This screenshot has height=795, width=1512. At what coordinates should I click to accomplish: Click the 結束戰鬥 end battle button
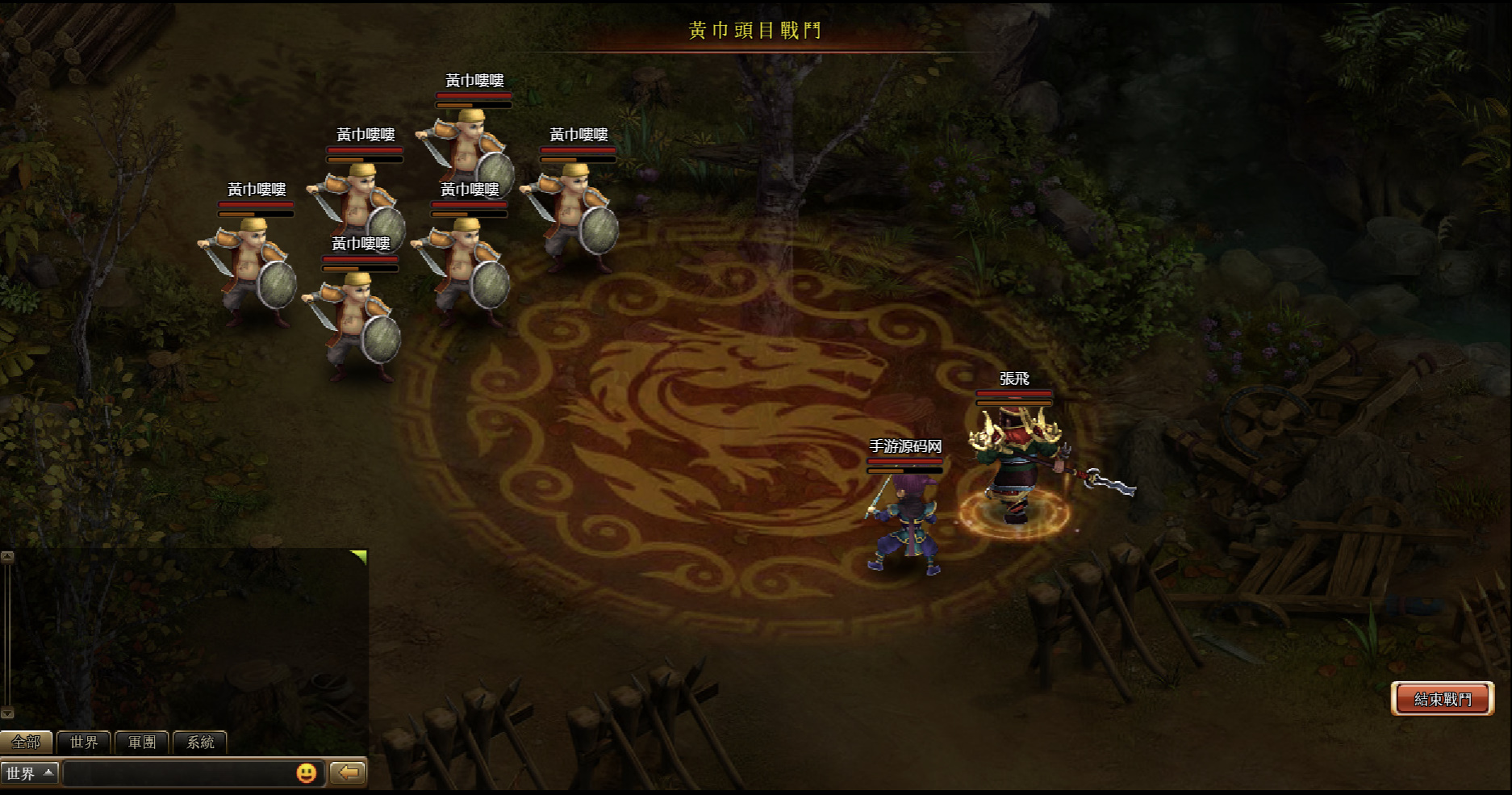1443,699
